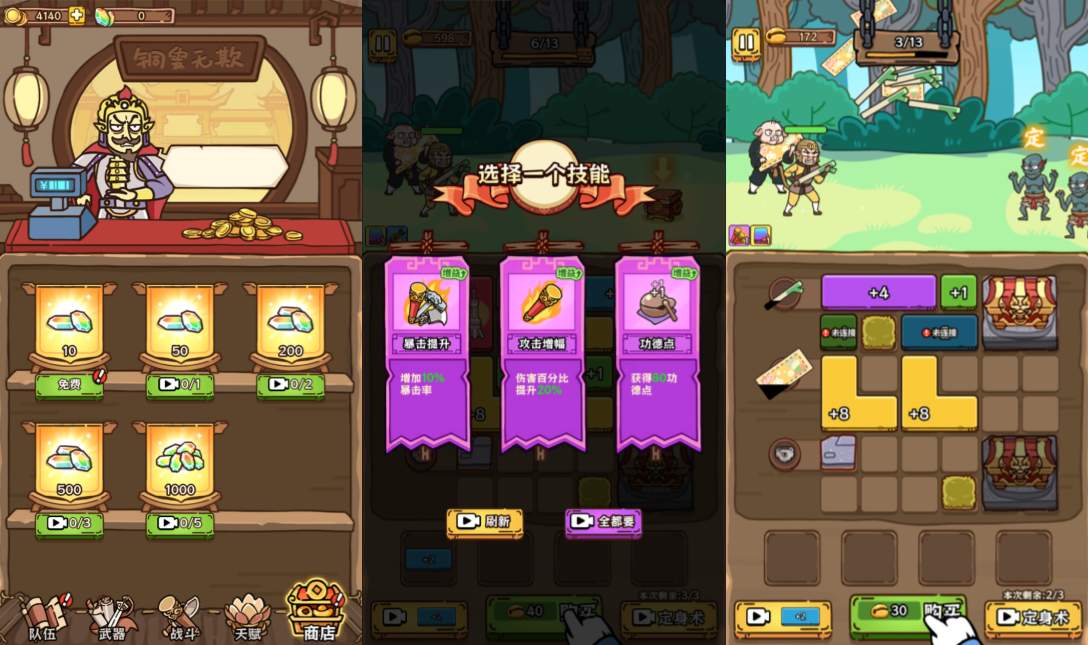Pause the battle next to the 172 coin counter
This screenshot has height=645, width=1088.
(746, 42)
